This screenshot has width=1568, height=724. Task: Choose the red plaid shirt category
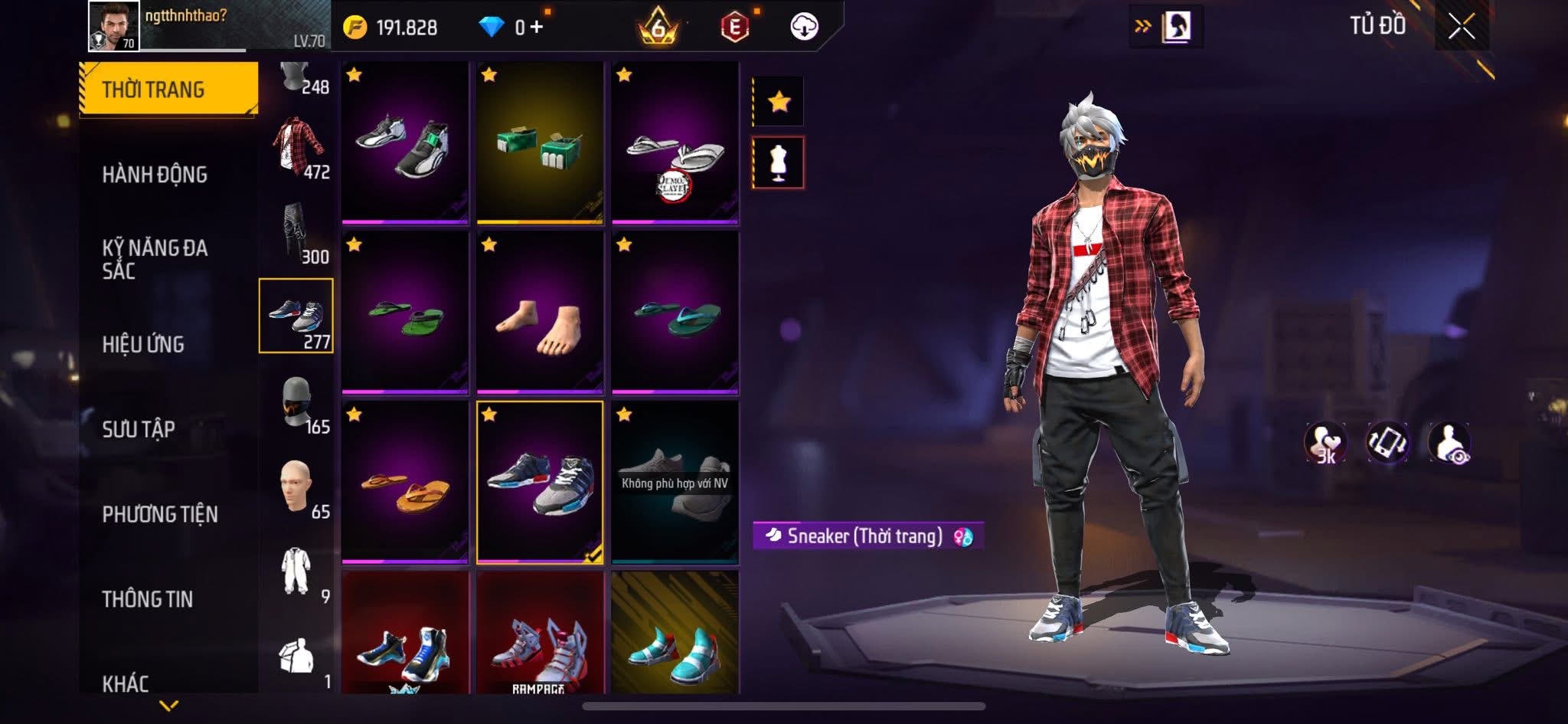298,147
